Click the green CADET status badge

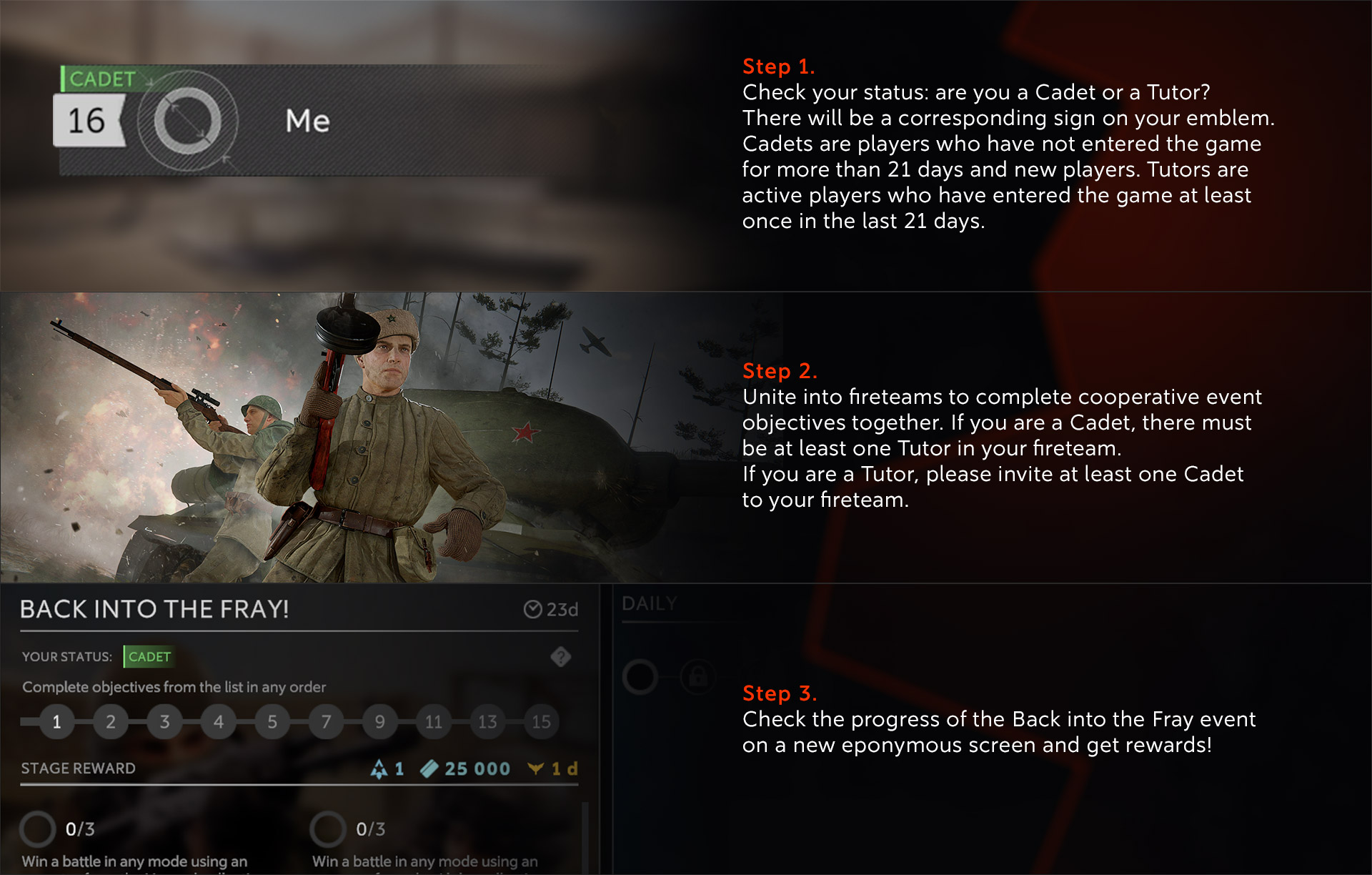tap(149, 657)
